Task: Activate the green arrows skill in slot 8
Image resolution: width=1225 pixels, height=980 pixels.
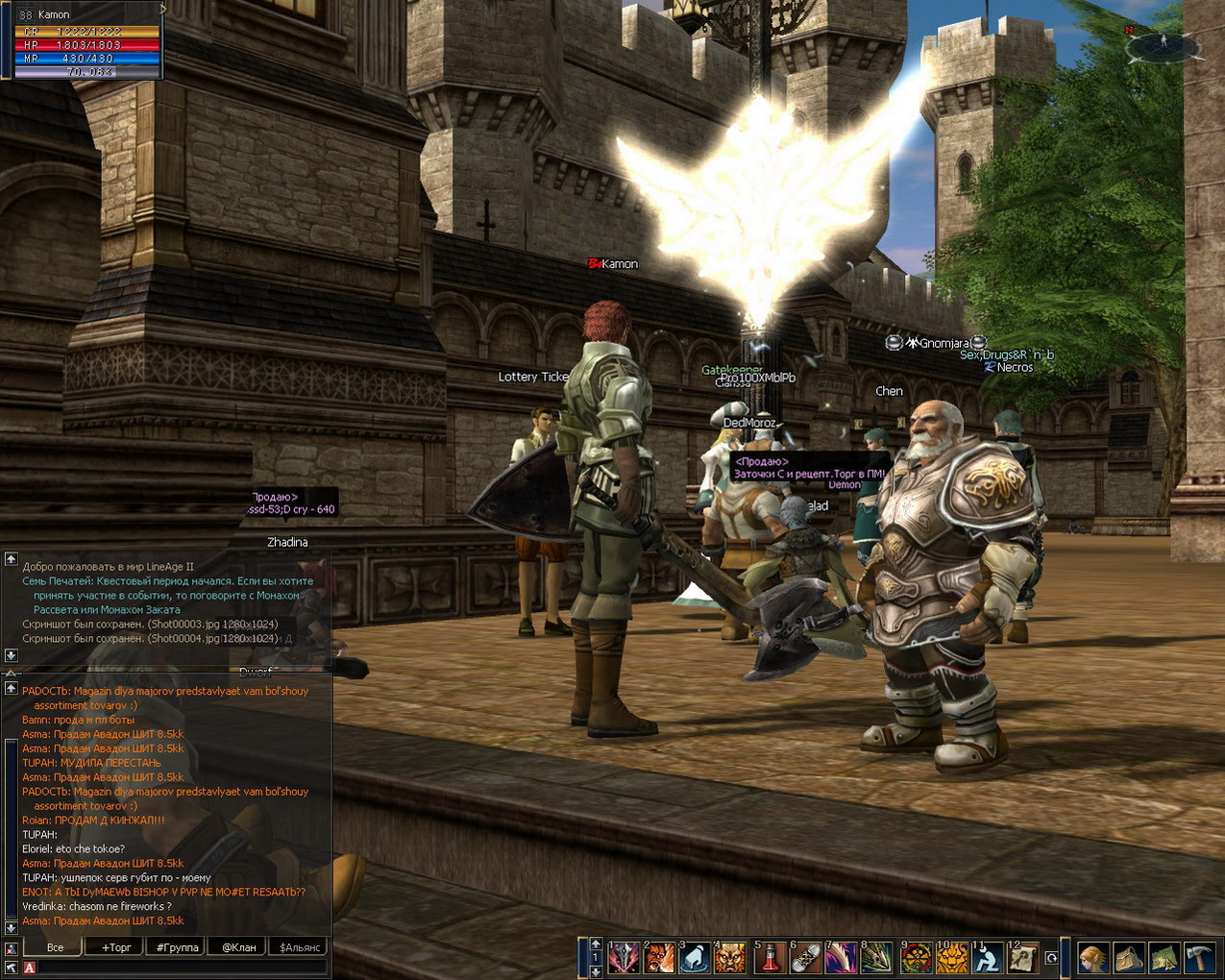Action: pos(876,957)
